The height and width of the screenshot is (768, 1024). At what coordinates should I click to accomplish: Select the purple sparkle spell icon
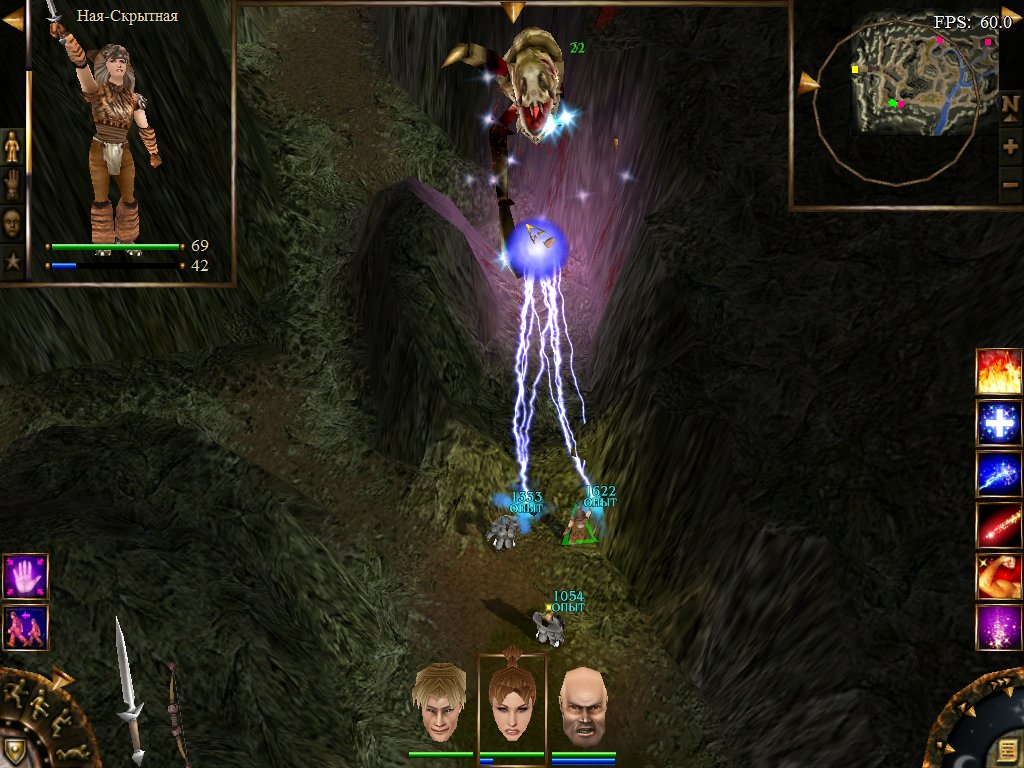[998, 628]
